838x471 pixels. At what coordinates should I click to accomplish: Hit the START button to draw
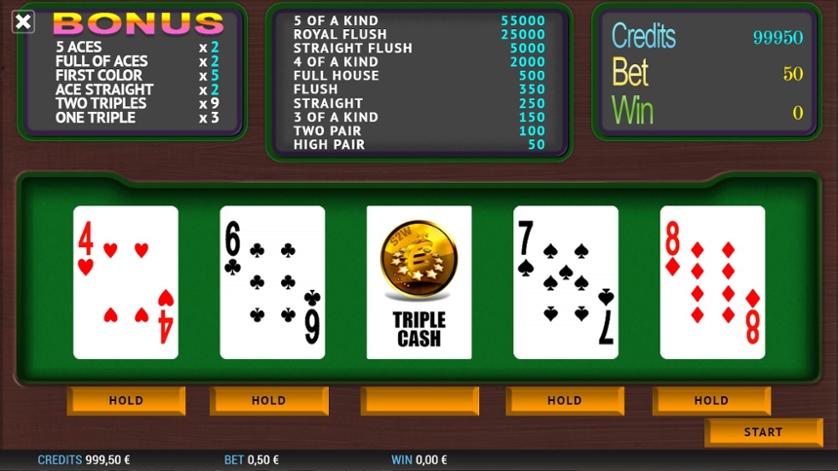coord(763,432)
